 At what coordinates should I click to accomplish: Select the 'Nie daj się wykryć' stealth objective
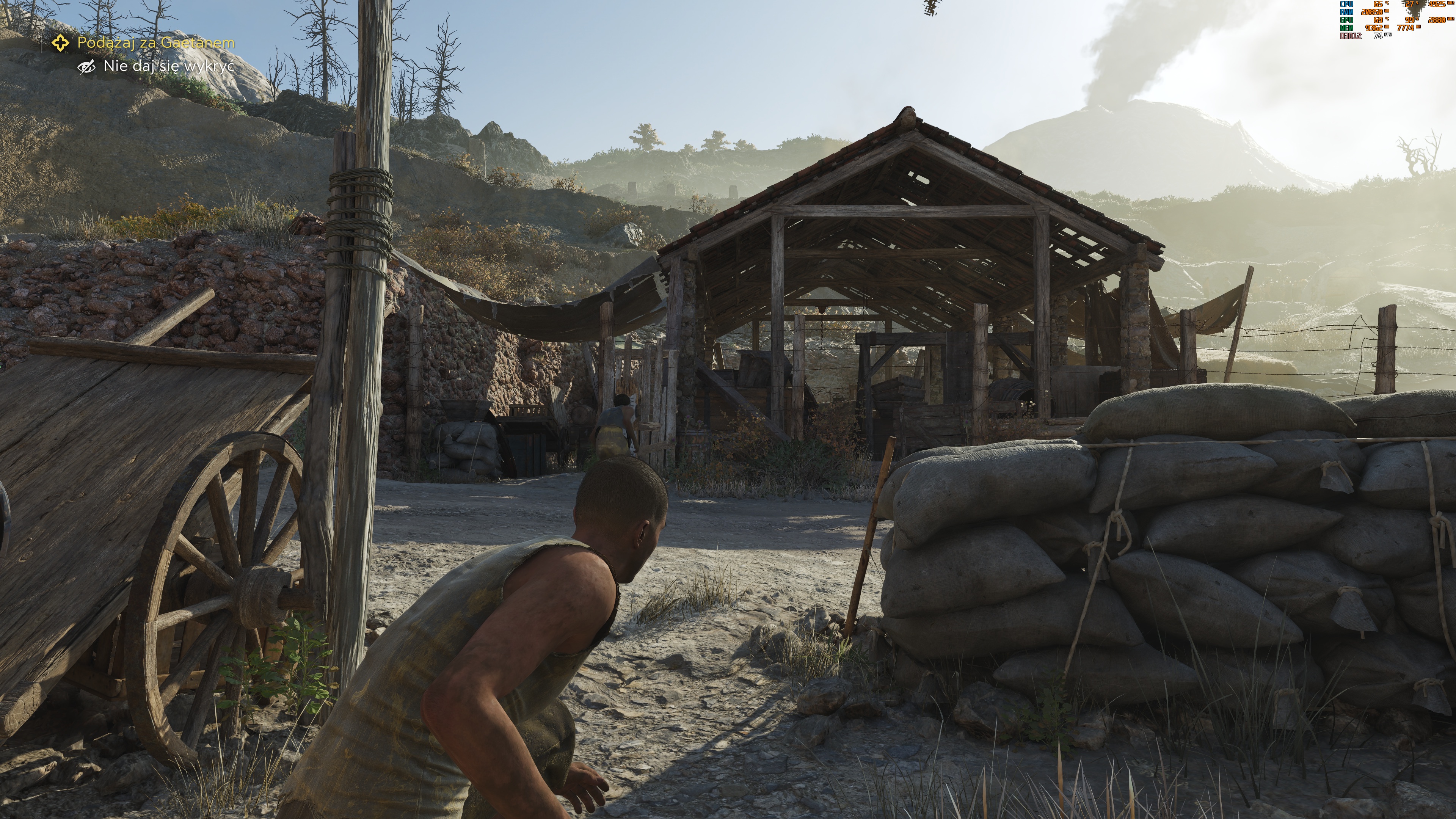pos(168,66)
